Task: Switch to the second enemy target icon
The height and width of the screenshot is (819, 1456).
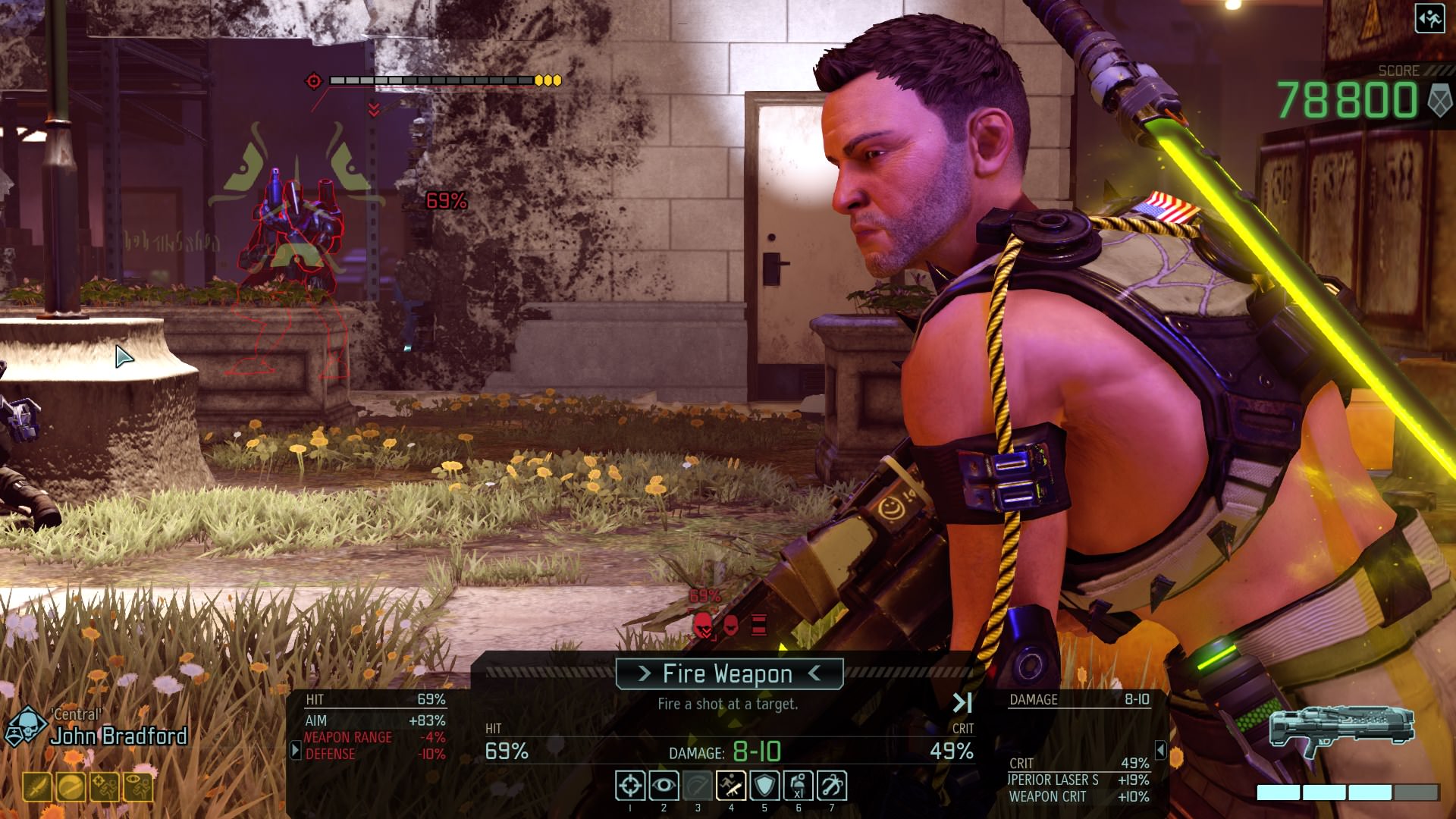Action: click(x=731, y=626)
